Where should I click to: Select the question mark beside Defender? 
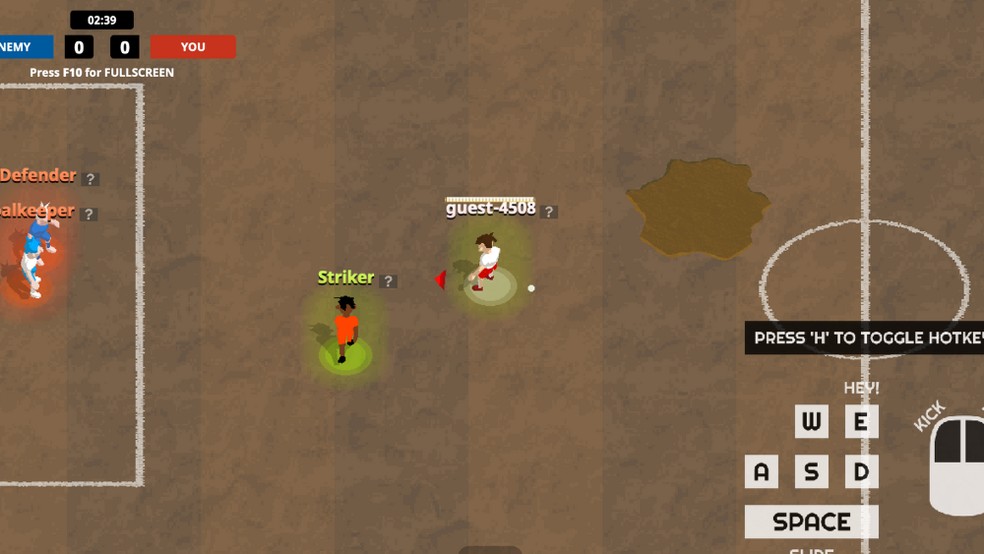tap(91, 179)
